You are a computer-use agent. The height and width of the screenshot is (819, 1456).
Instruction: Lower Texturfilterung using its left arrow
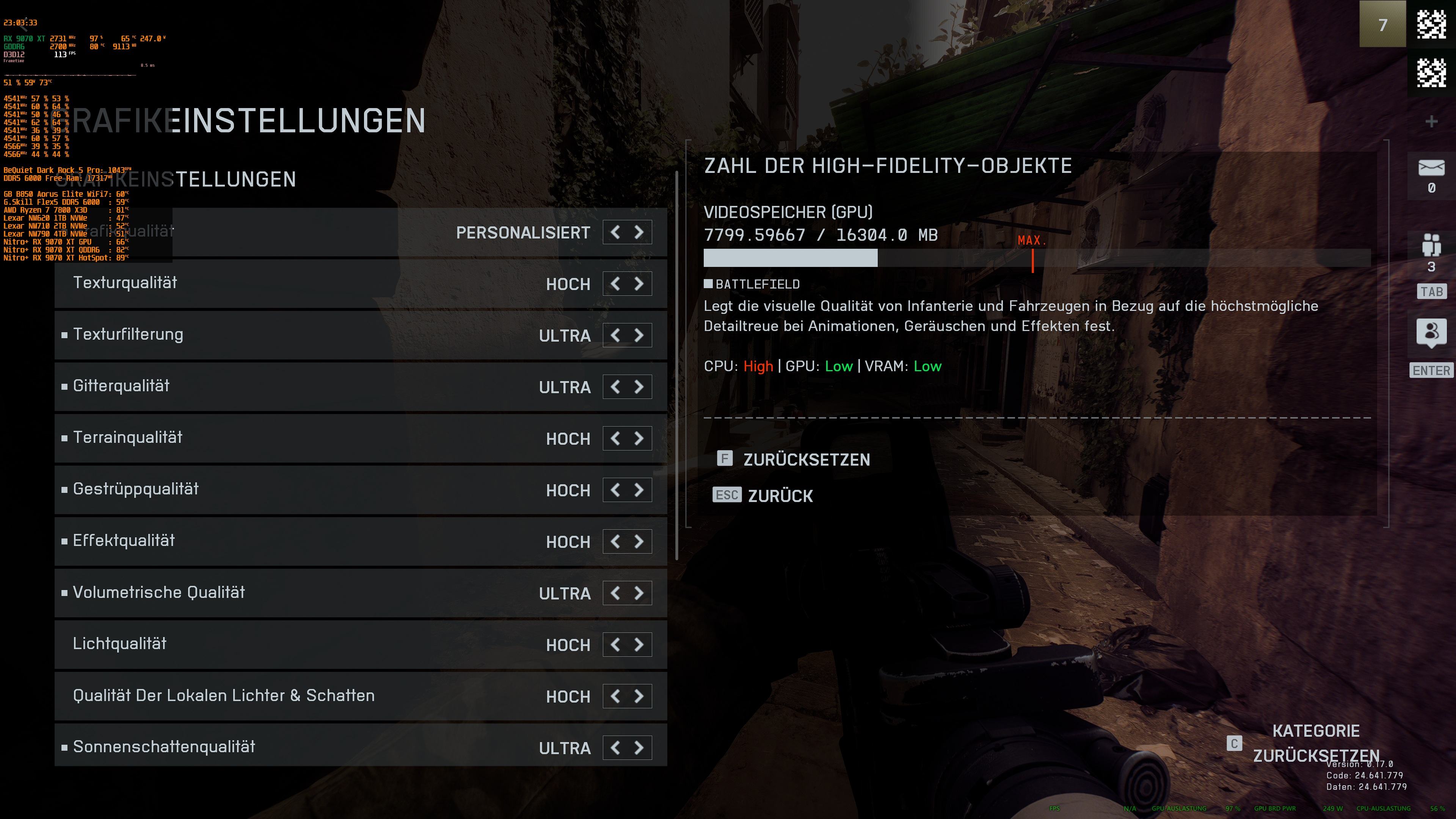point(615,335)
